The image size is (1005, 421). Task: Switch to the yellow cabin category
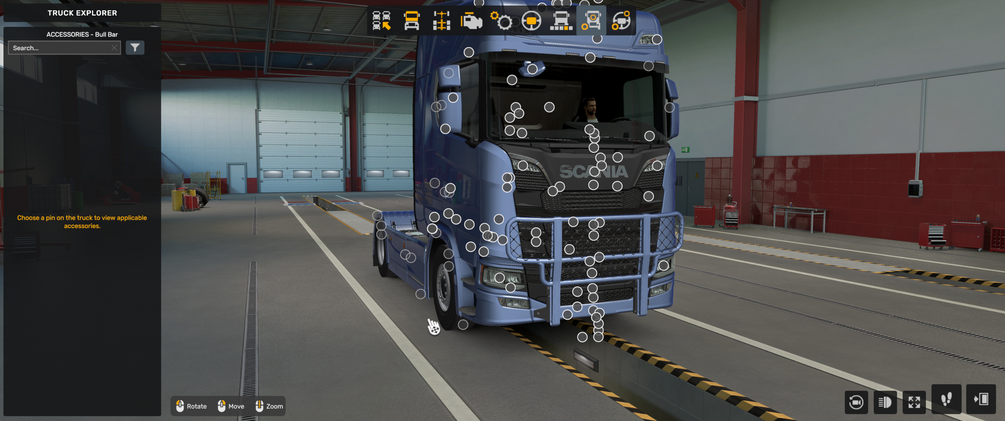411,21
